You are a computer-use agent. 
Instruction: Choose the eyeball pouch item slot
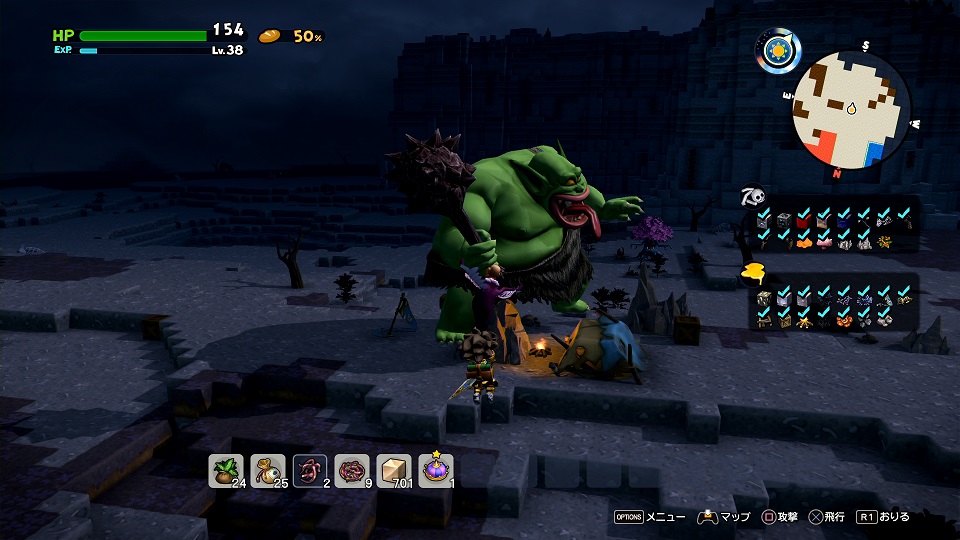268,470
